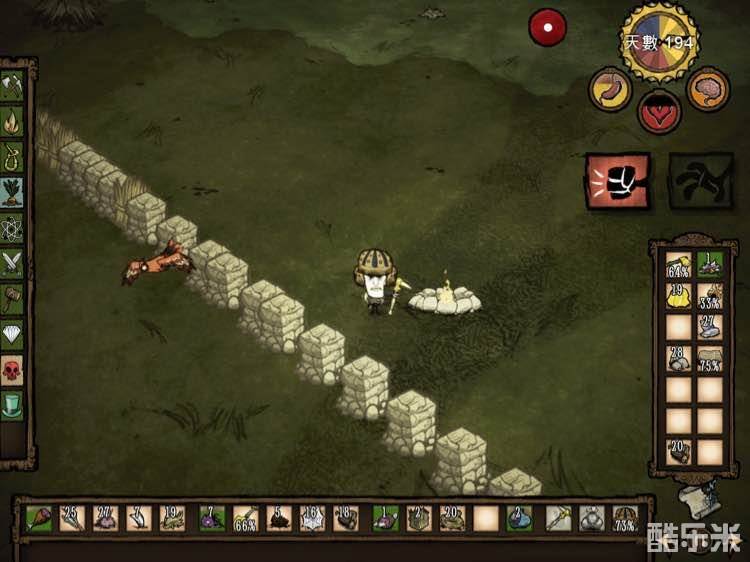Tap the dark grabbing-hand action button

point(700,182)
